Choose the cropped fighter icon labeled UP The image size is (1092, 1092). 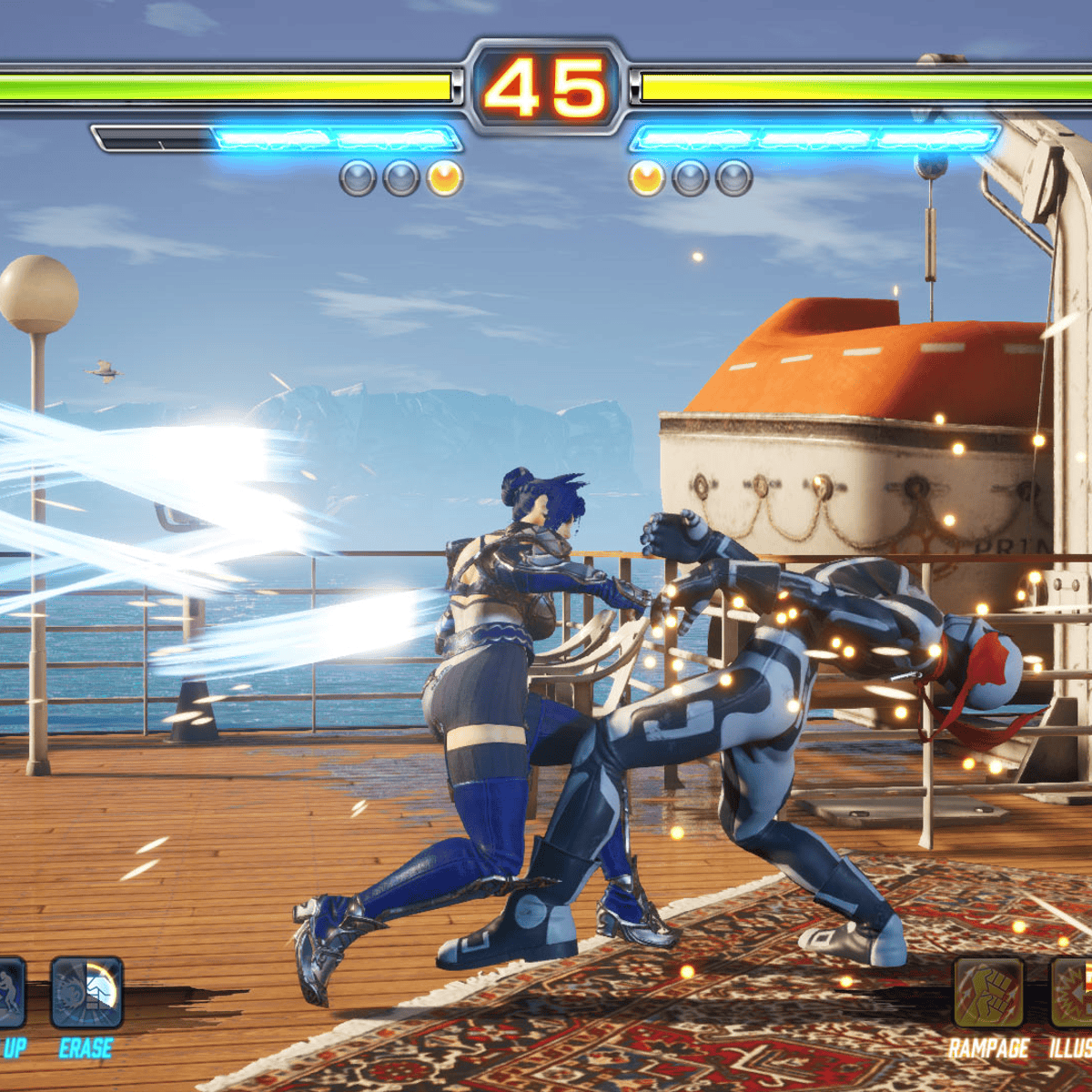(11, 993)
